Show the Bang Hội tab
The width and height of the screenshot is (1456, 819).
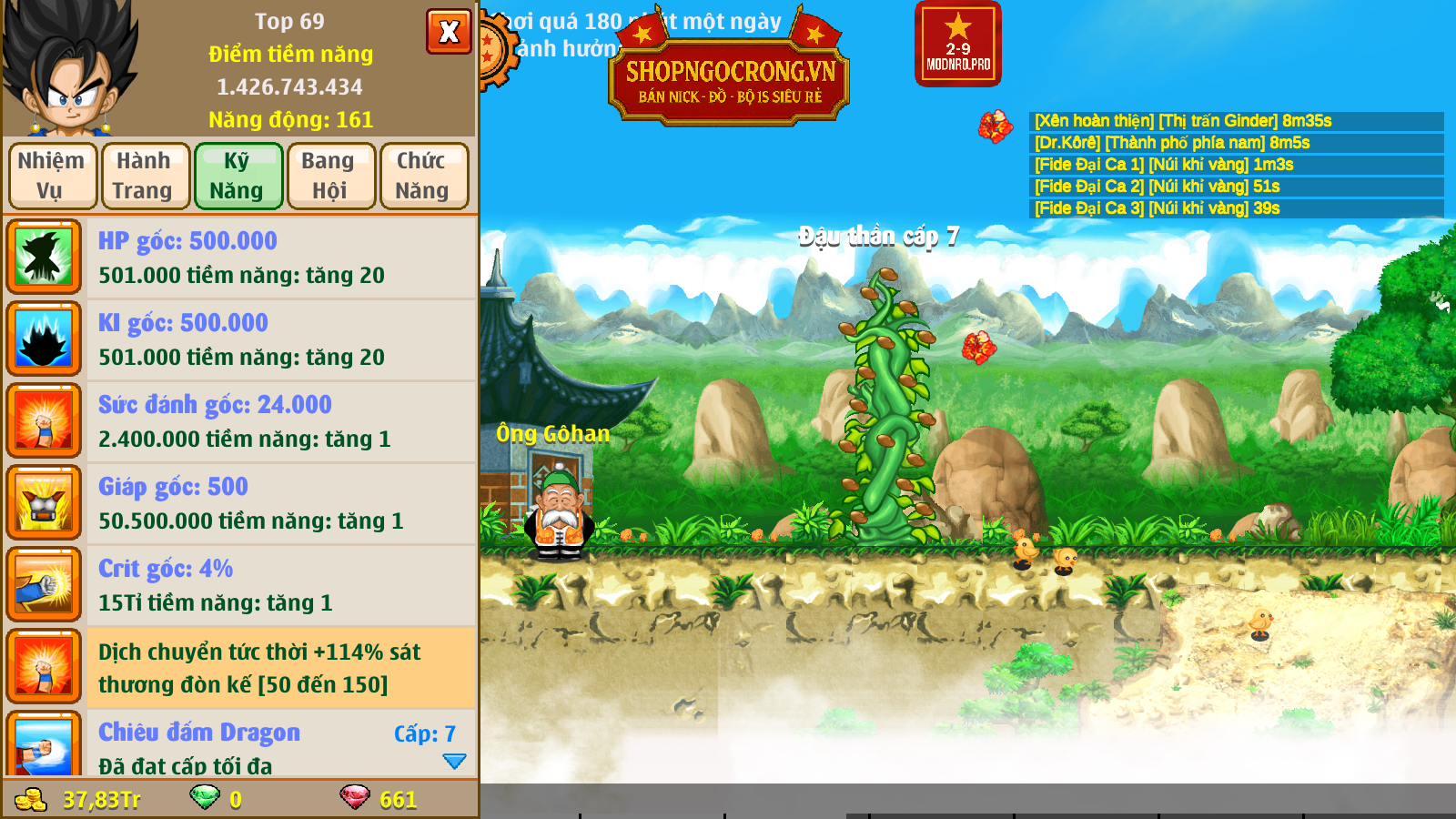coord(331,176)
